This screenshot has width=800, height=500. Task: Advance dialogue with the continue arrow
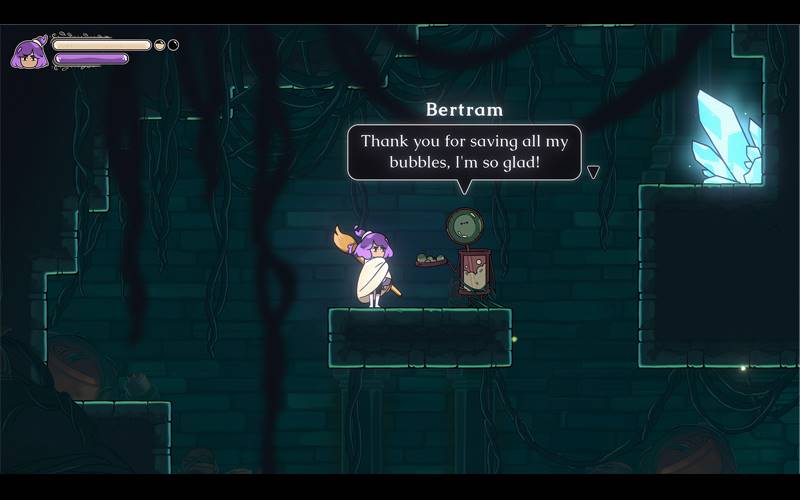(x=593, y=172)
